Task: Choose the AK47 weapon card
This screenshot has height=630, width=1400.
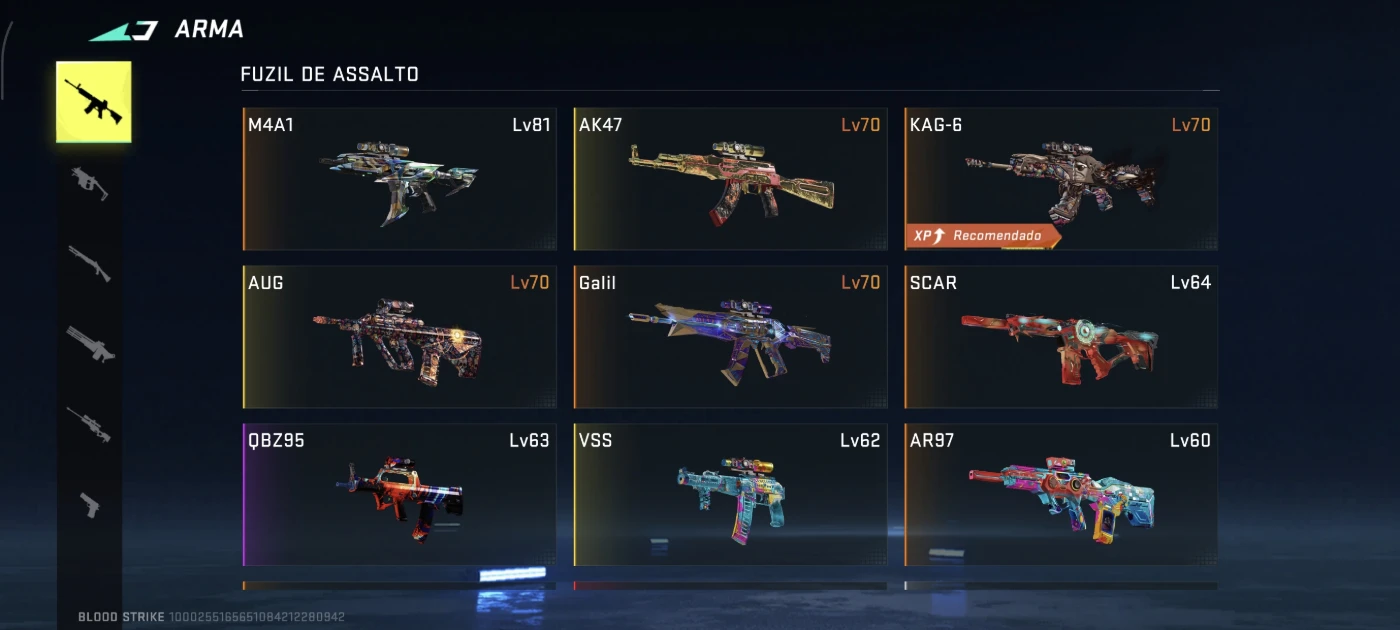Action: tap(730, 179)
